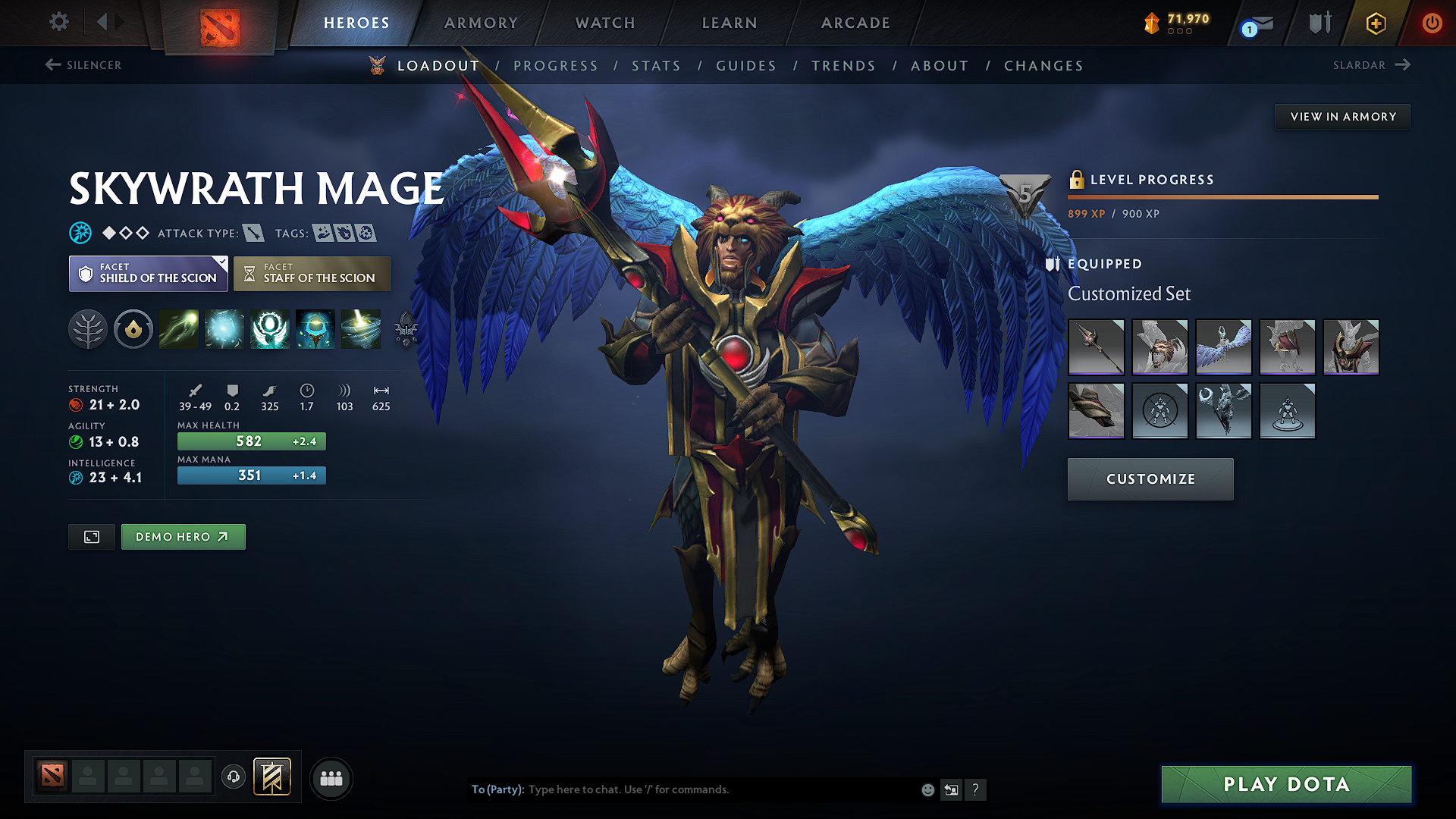
Task: Click the Mystic Flare ultimate icon
Action: tap(361, 329)
